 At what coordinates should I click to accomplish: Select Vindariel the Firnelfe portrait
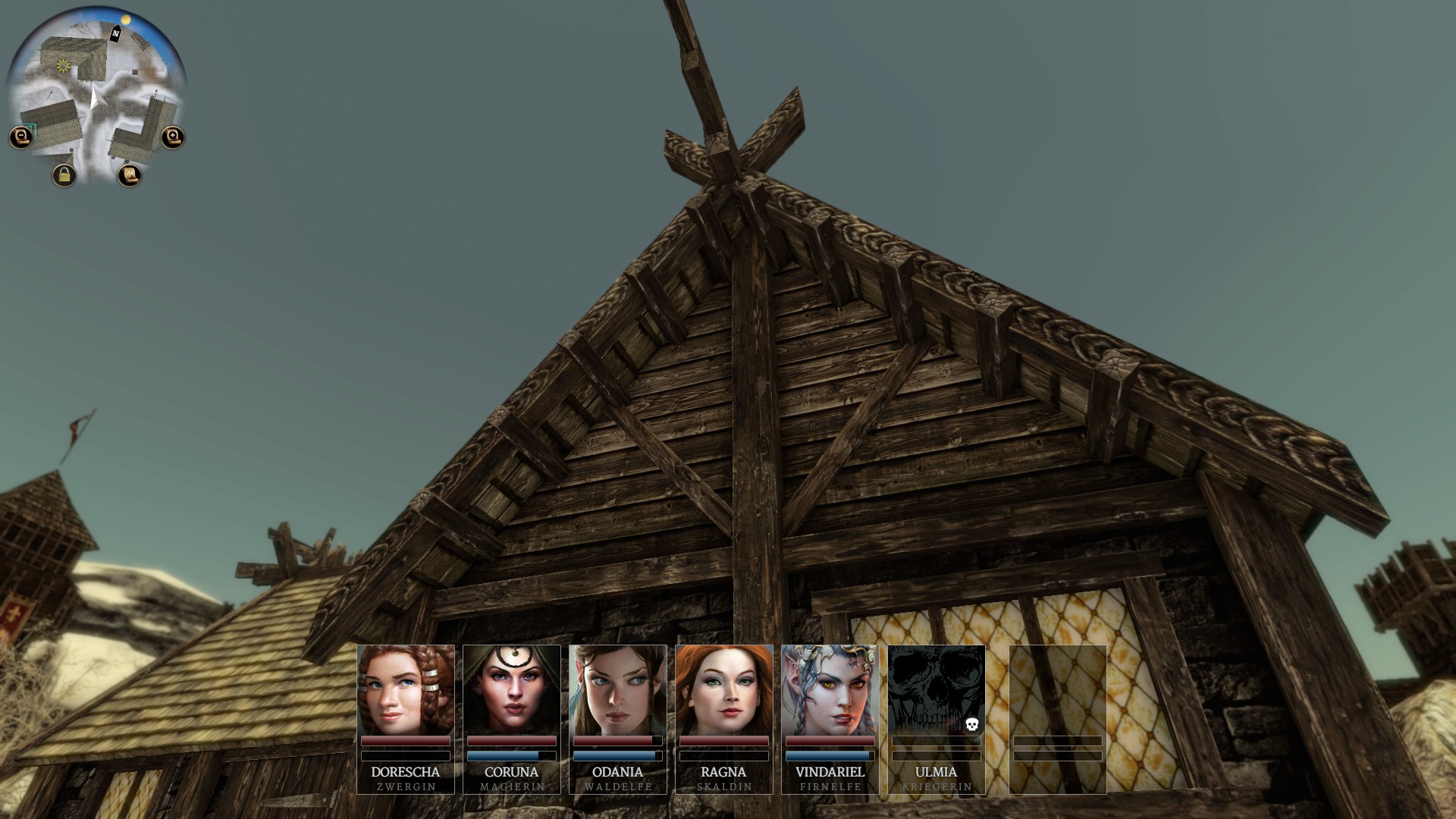point(830,690)
